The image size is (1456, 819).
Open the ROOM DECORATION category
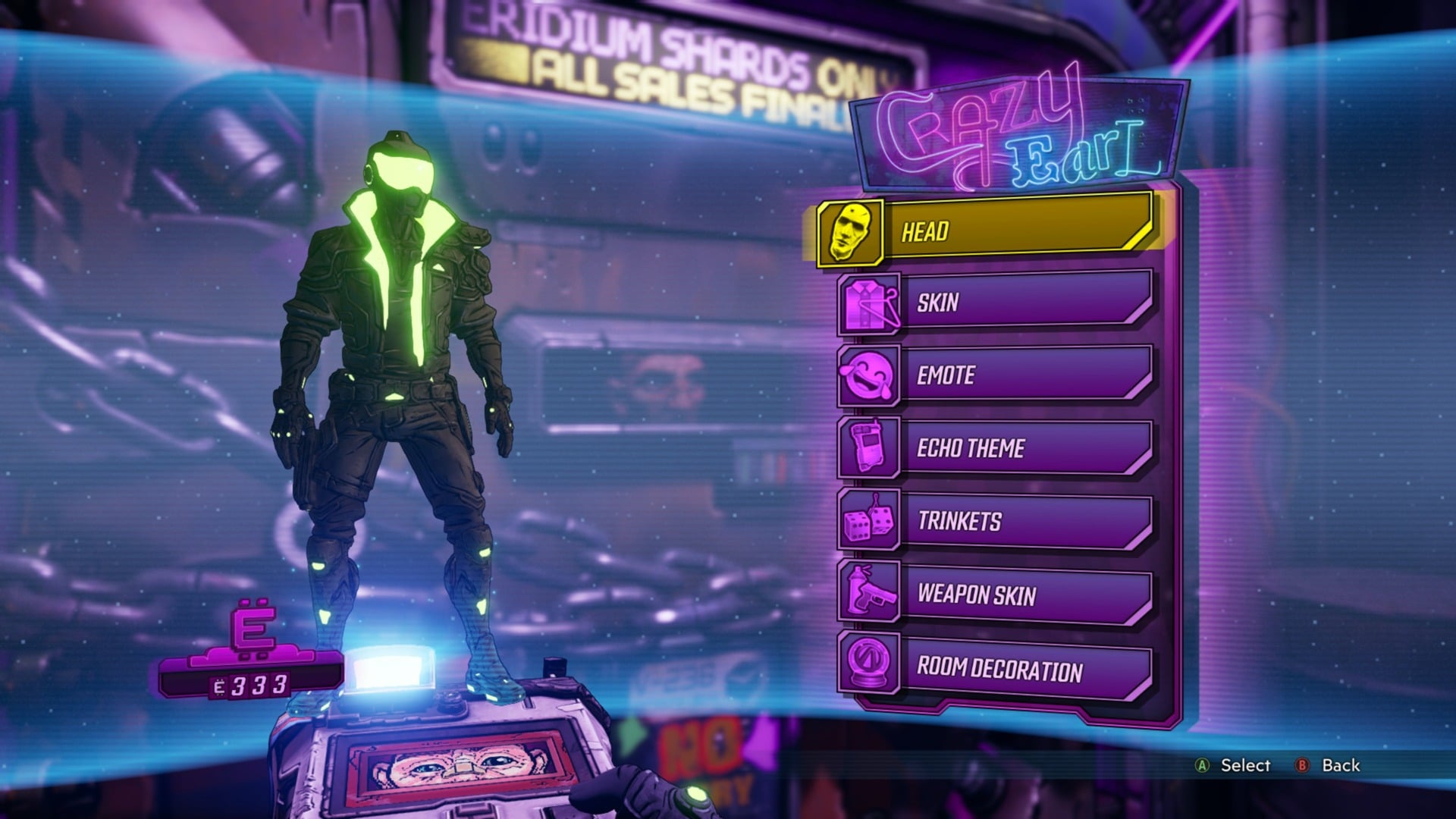click(x=1009, y=668)
